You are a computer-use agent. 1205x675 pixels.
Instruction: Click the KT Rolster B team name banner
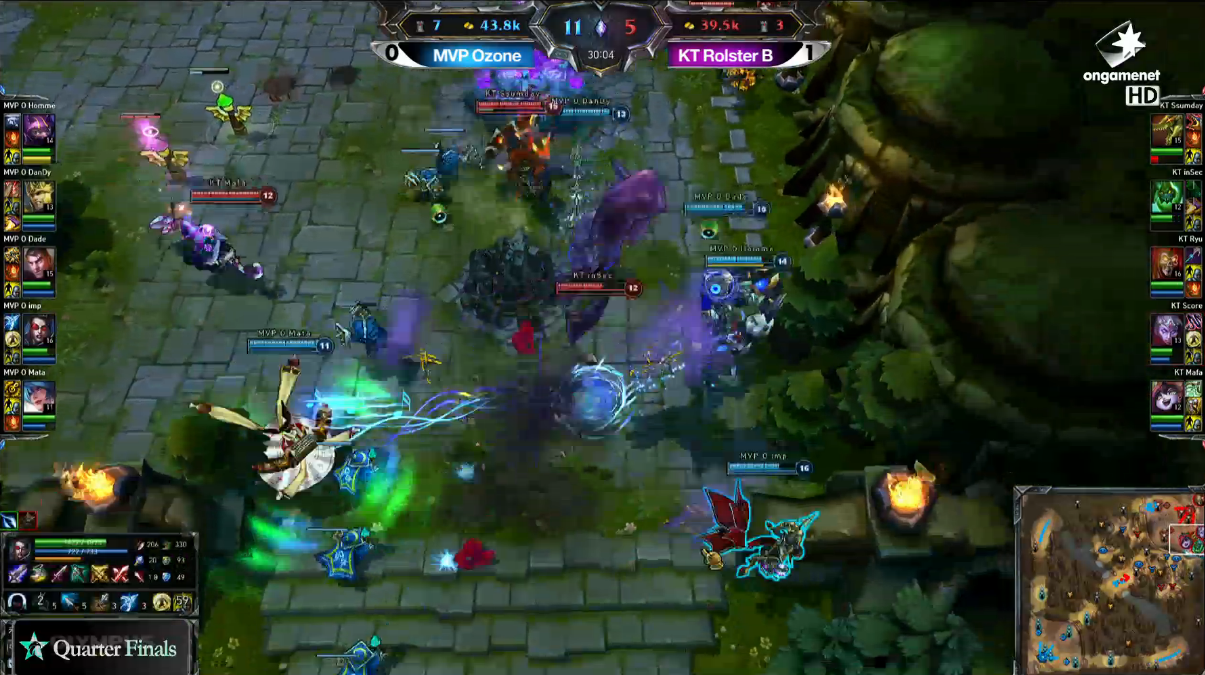tap(725, 56)
